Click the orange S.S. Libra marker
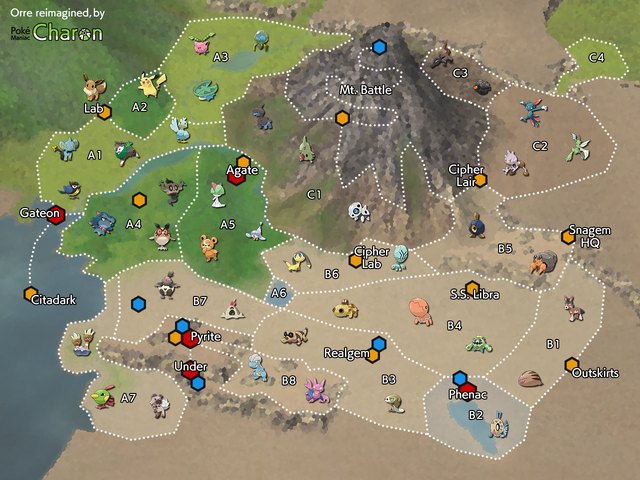The height and width of the screenshot is (480, 640). coord(472,288)
